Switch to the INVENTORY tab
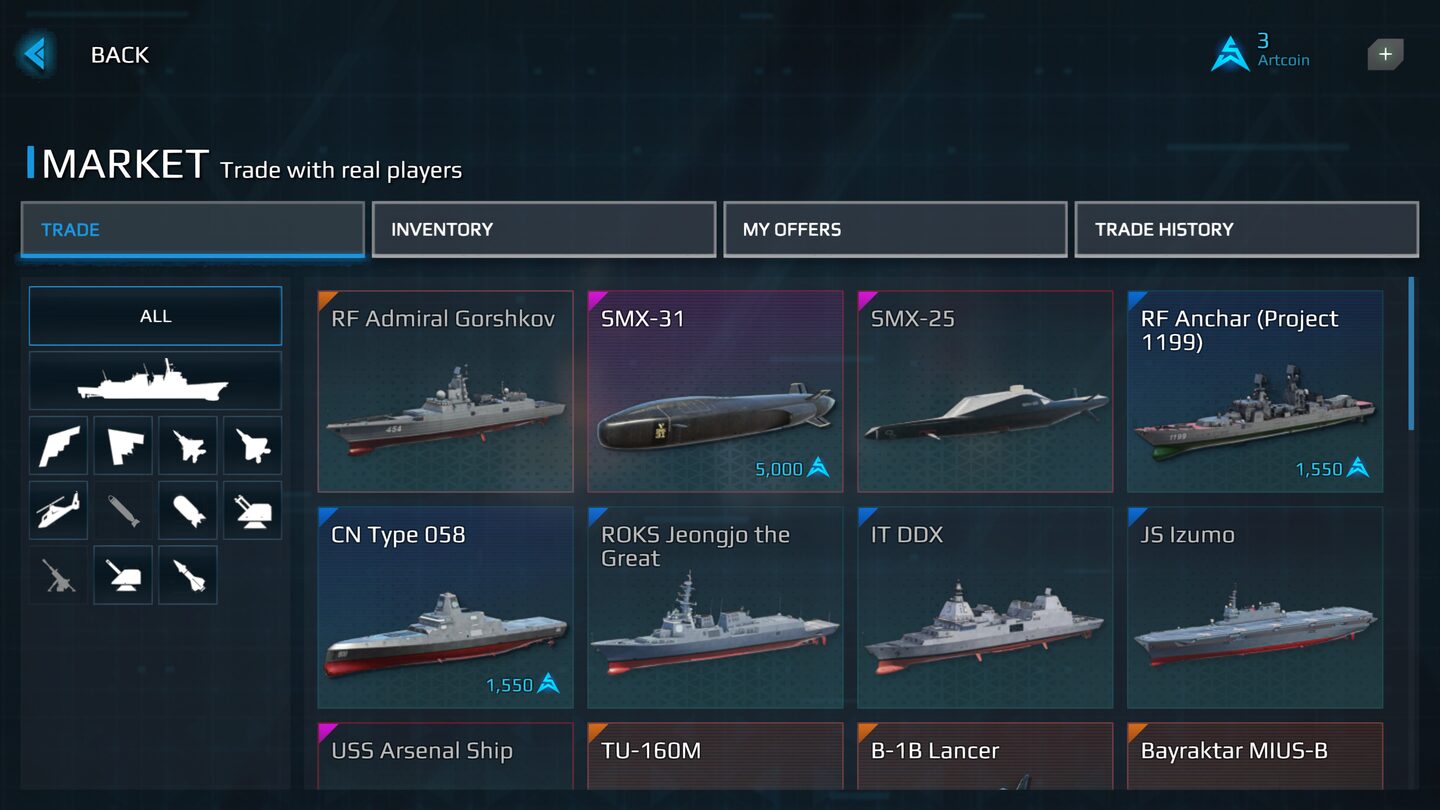 point(543,229)
